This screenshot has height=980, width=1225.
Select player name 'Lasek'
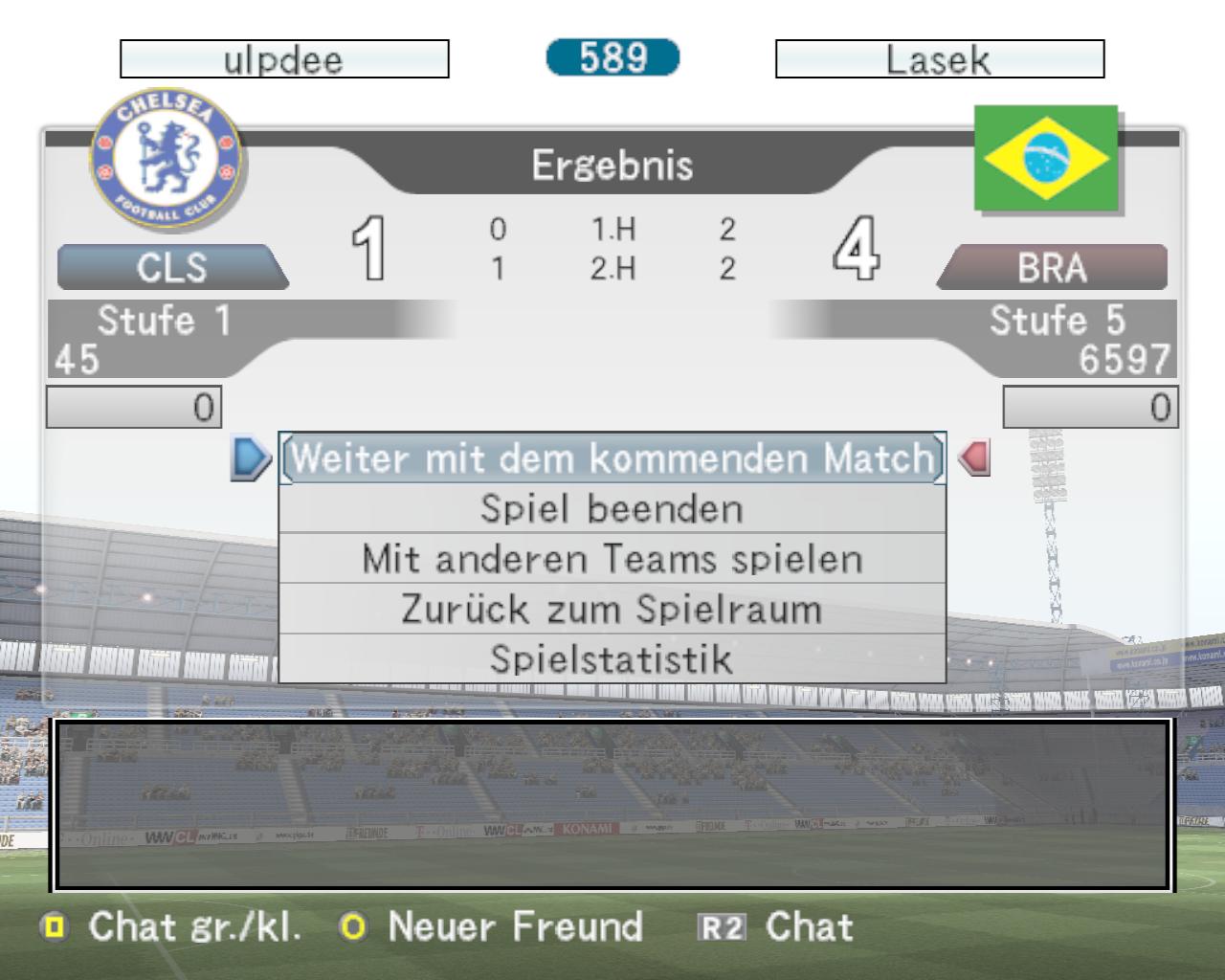(x=939, y=59)
